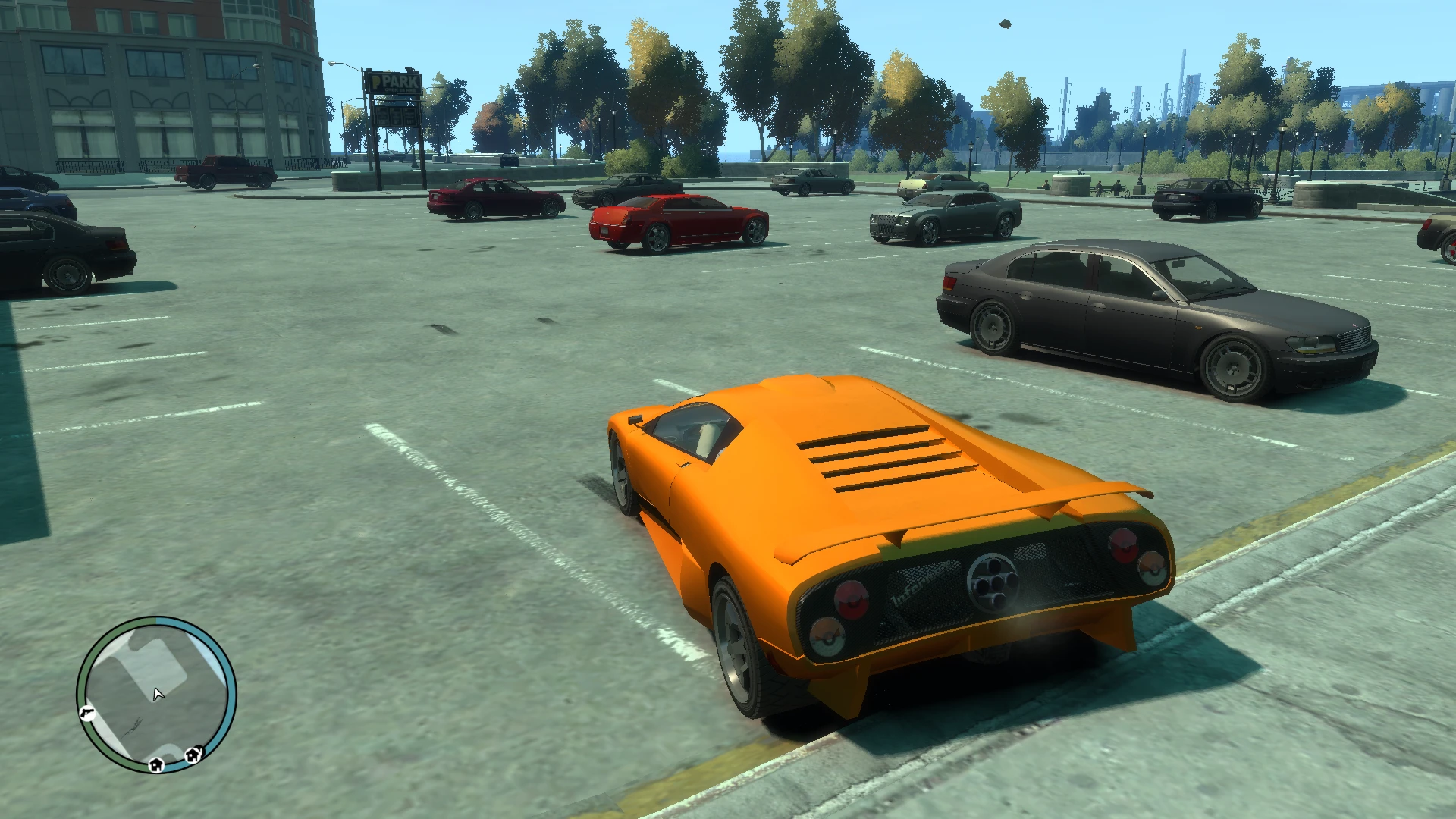Click the rightmost house icon on the minimap
The width and height of the screenshot is (1456, 819).
click(193, 755)
